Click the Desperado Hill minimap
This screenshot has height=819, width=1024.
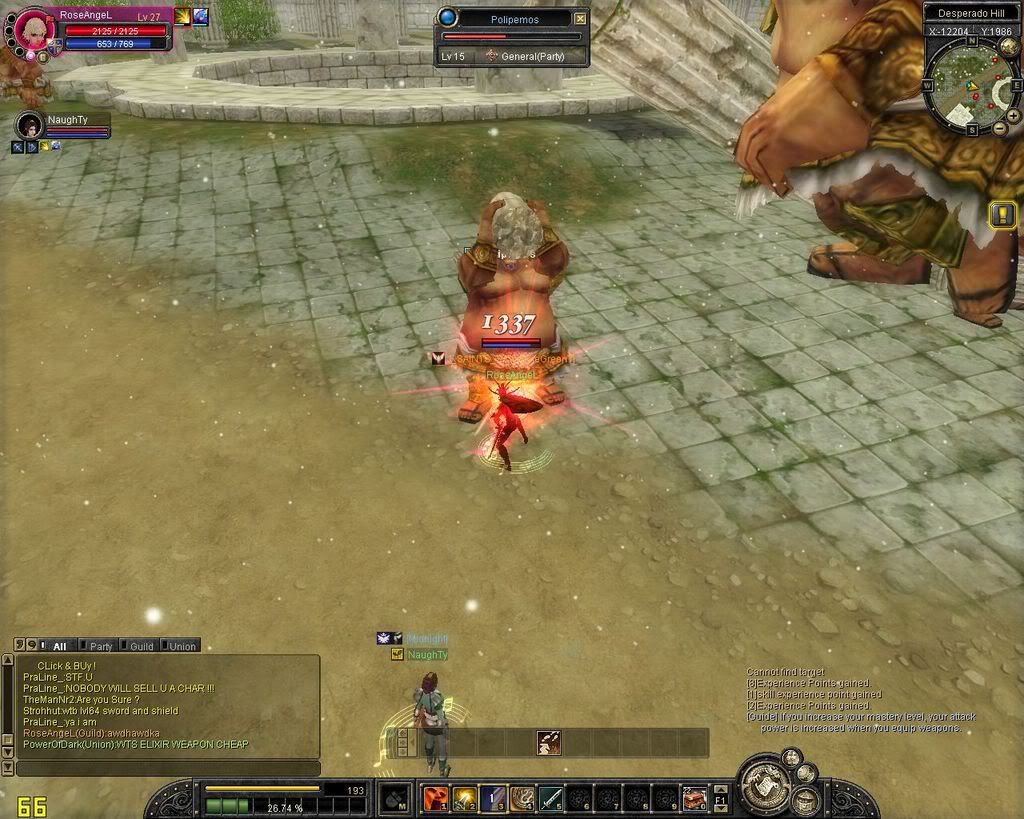968,84
